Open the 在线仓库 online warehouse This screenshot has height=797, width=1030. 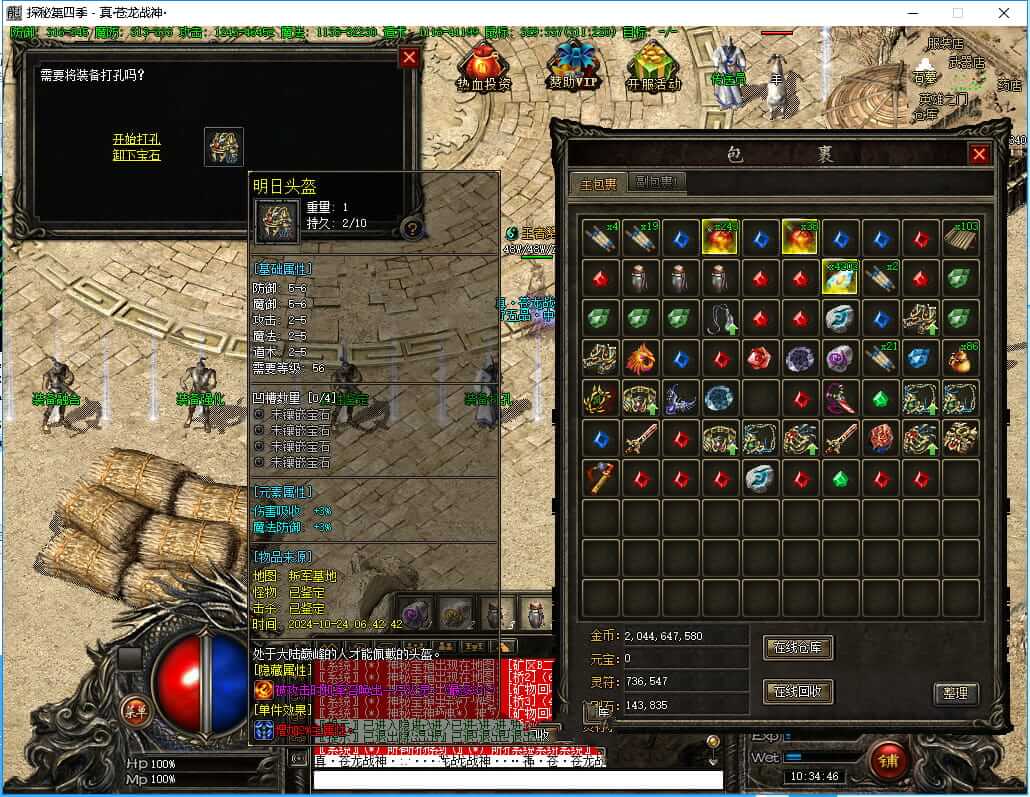point(797,647)
